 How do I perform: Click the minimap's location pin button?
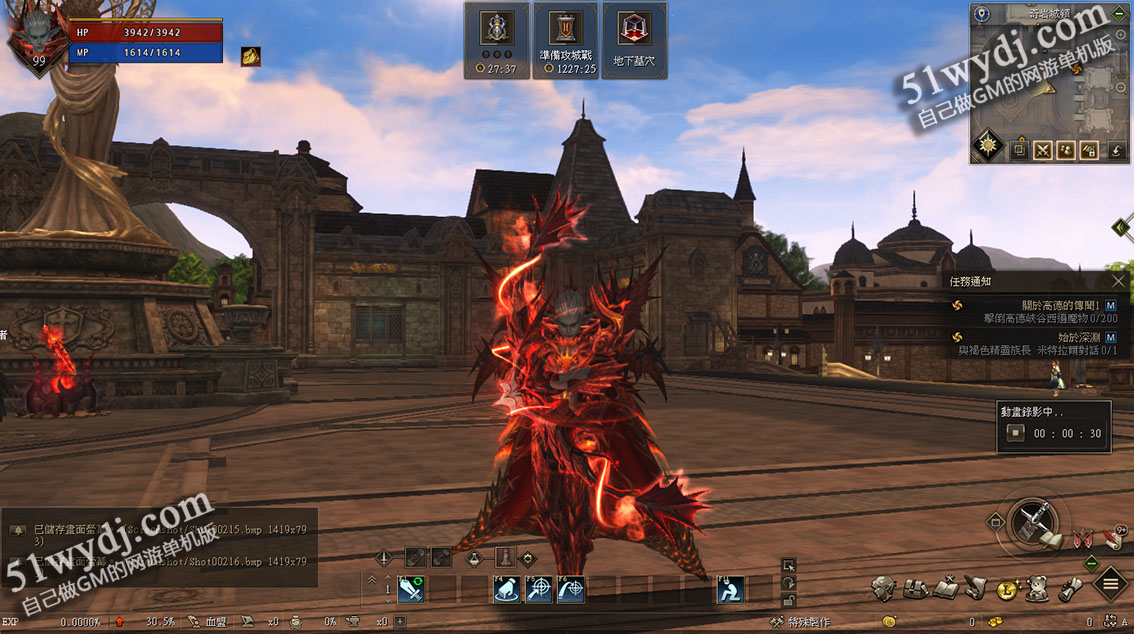coord(983,14)
